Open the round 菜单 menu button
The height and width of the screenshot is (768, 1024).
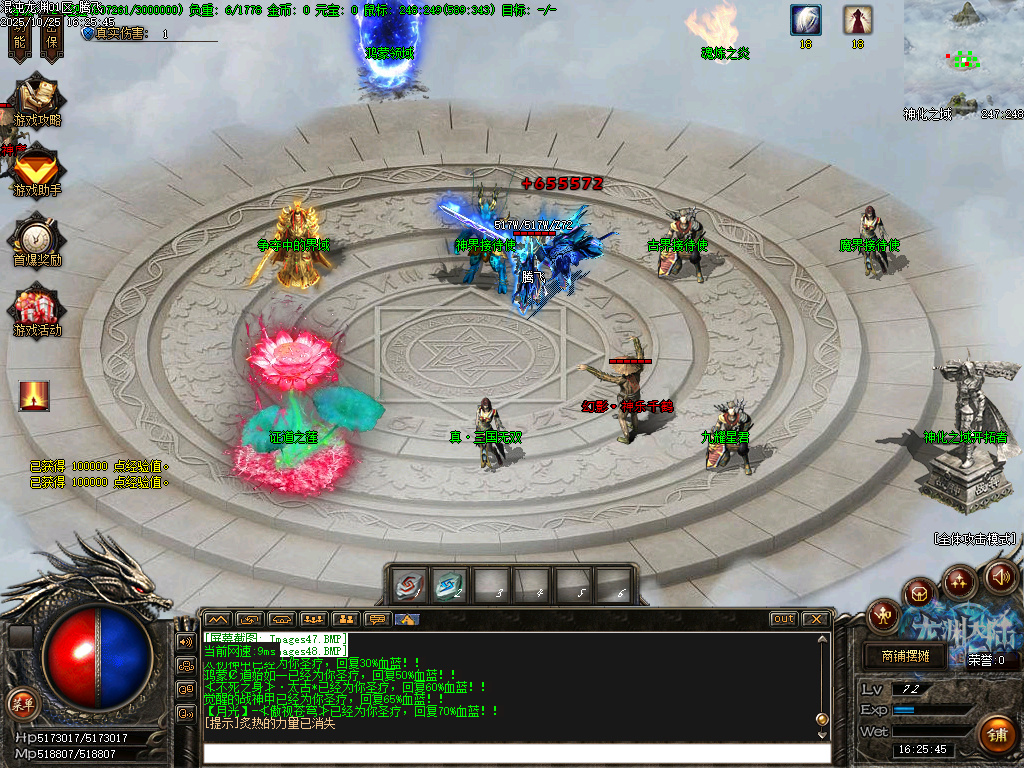pos(22,702)
